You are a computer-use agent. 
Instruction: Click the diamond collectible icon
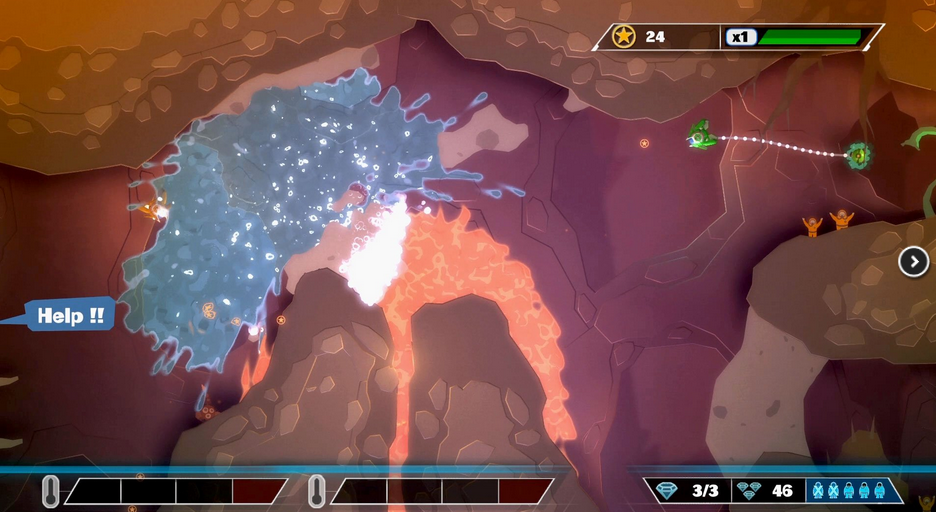click(x=668, y=491)
